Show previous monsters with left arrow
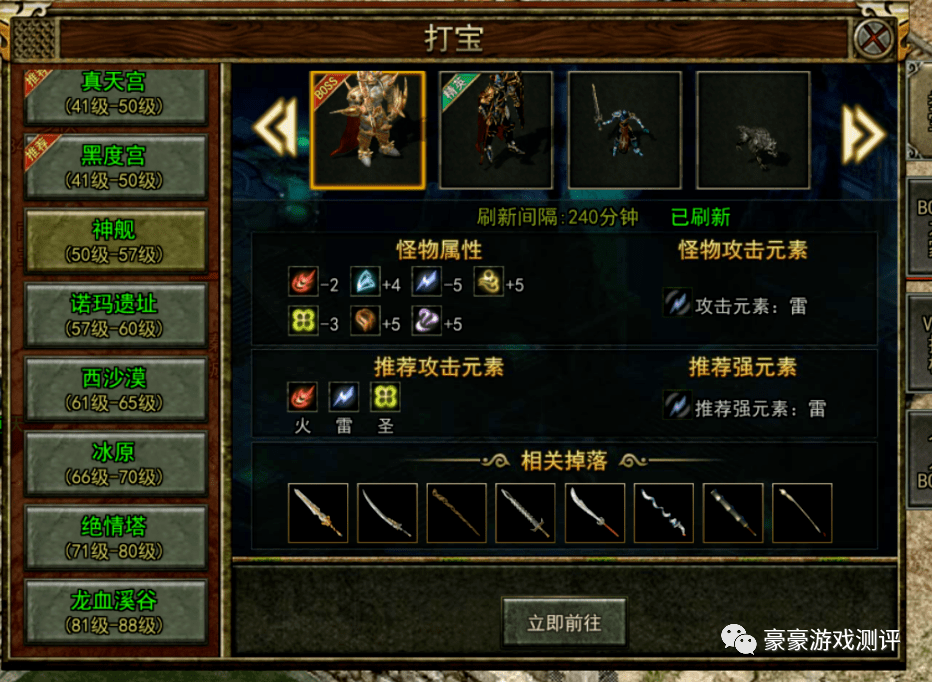The height and width of the screenshot is (682, 932). [x=273, y=130]
